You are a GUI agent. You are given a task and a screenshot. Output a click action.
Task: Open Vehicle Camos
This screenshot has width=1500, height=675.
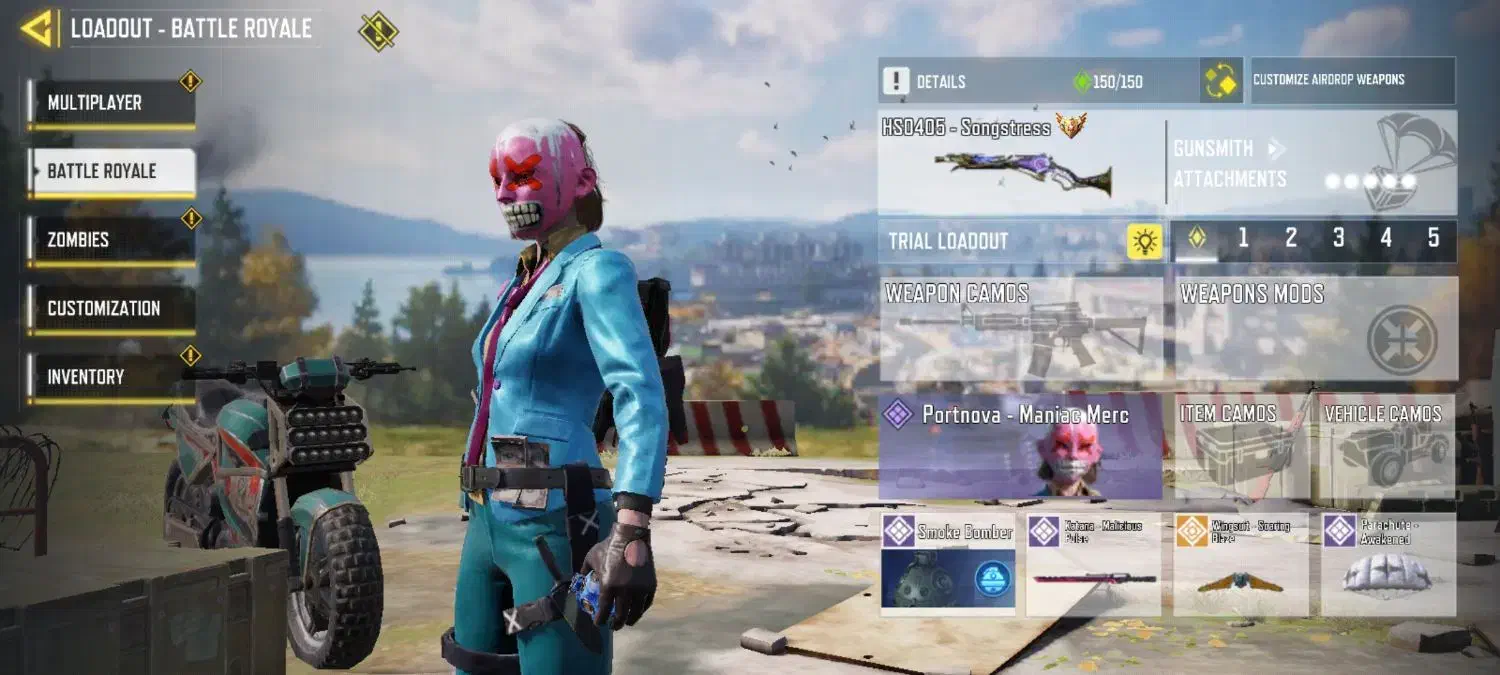pos(1385,446)
